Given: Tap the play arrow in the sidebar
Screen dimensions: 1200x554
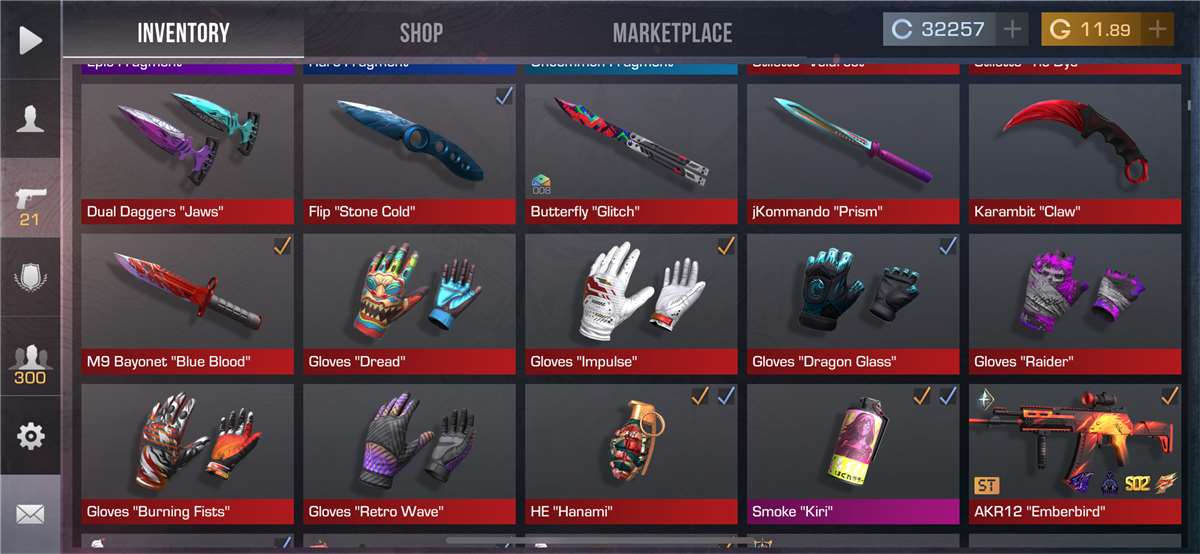Looking at the screenshot, I should [30, 40].
